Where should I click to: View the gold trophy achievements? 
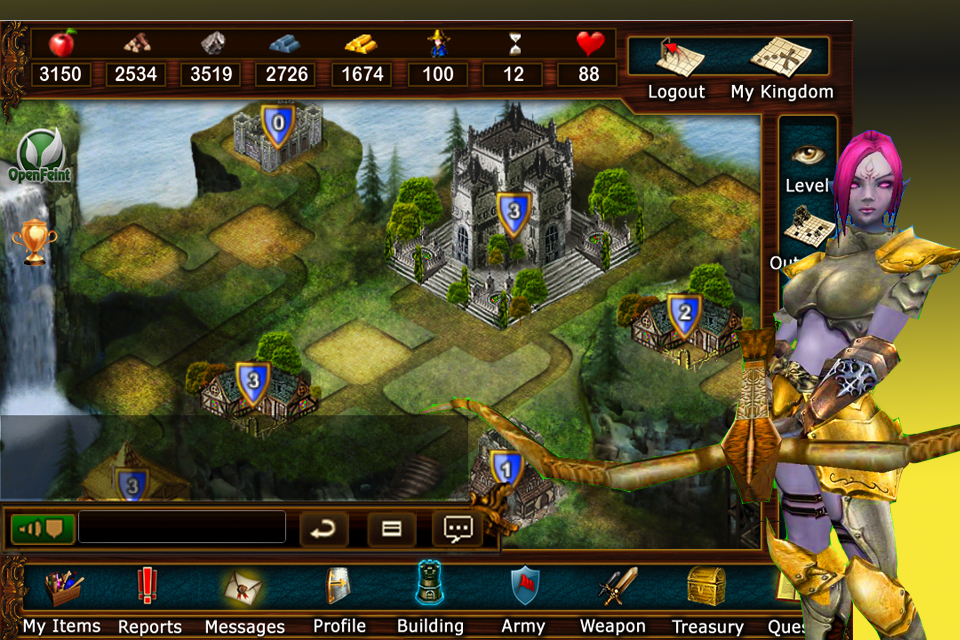35,241
